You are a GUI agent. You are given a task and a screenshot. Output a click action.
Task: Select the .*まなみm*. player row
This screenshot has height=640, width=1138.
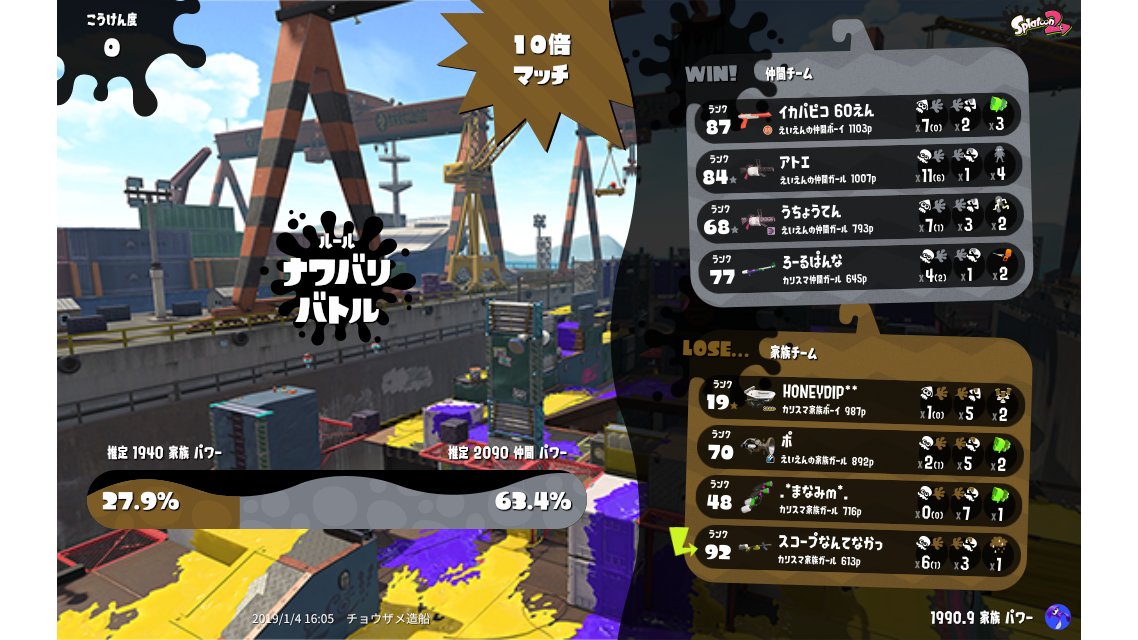click(858, 500)
